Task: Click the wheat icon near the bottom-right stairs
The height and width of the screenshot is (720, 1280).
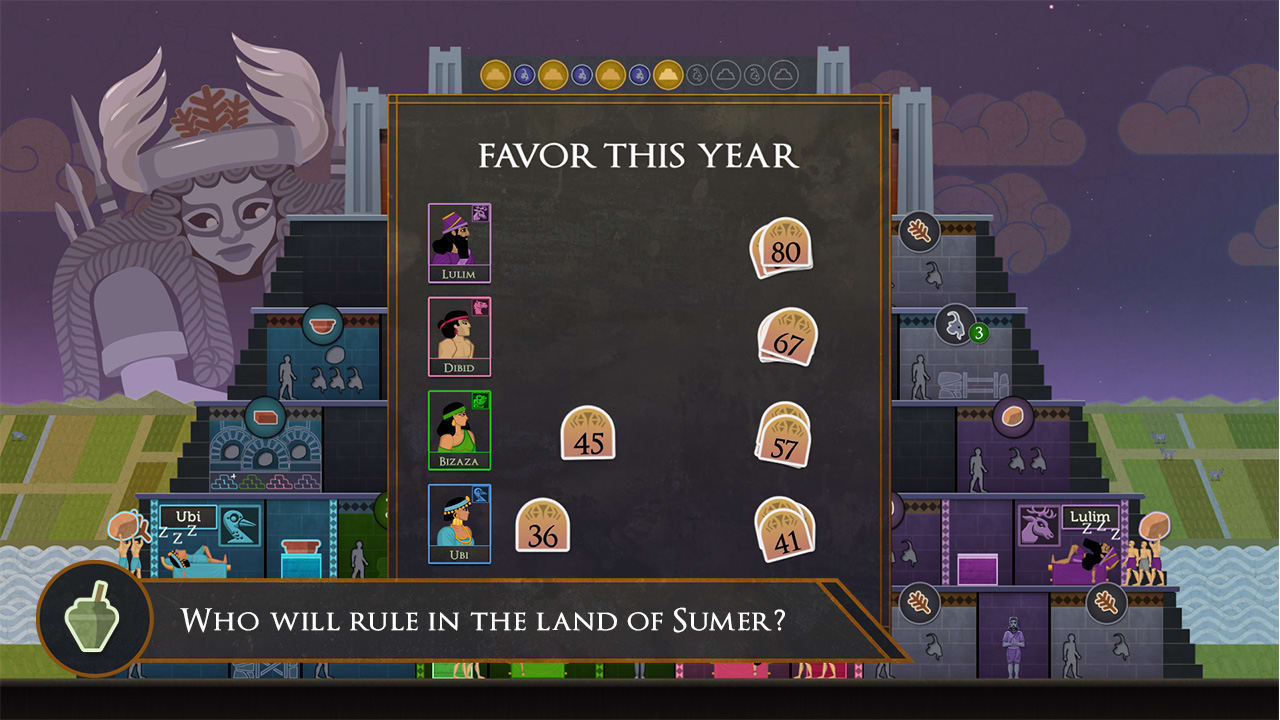Action: coord(1105,604)
